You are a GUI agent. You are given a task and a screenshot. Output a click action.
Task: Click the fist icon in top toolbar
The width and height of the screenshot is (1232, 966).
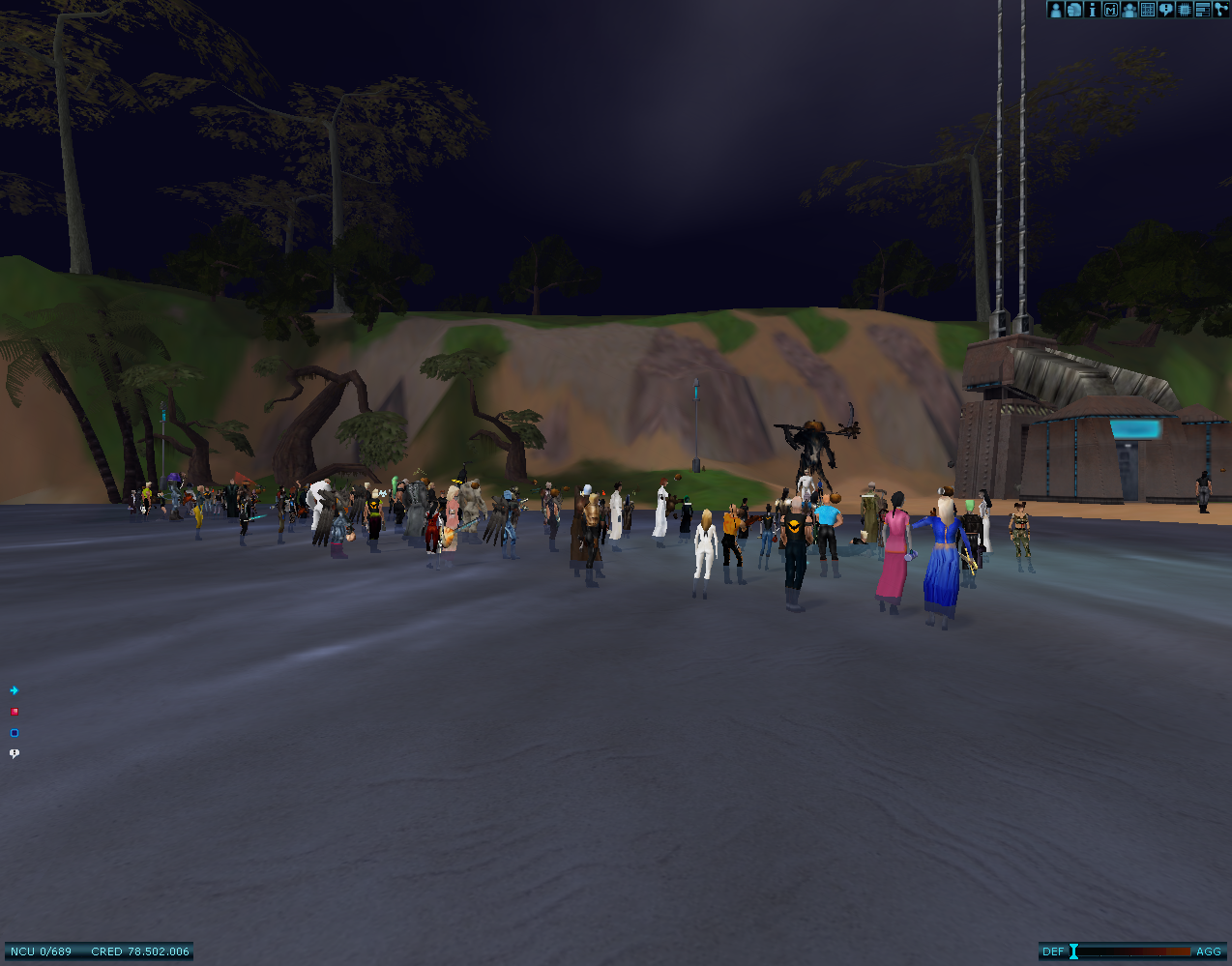pos(1073,10)
